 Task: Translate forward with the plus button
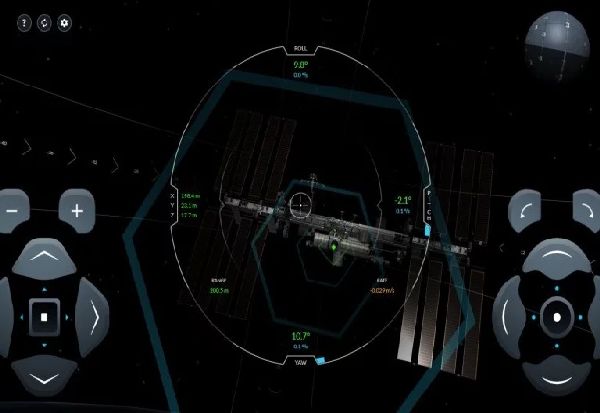(x=76, y=211)
